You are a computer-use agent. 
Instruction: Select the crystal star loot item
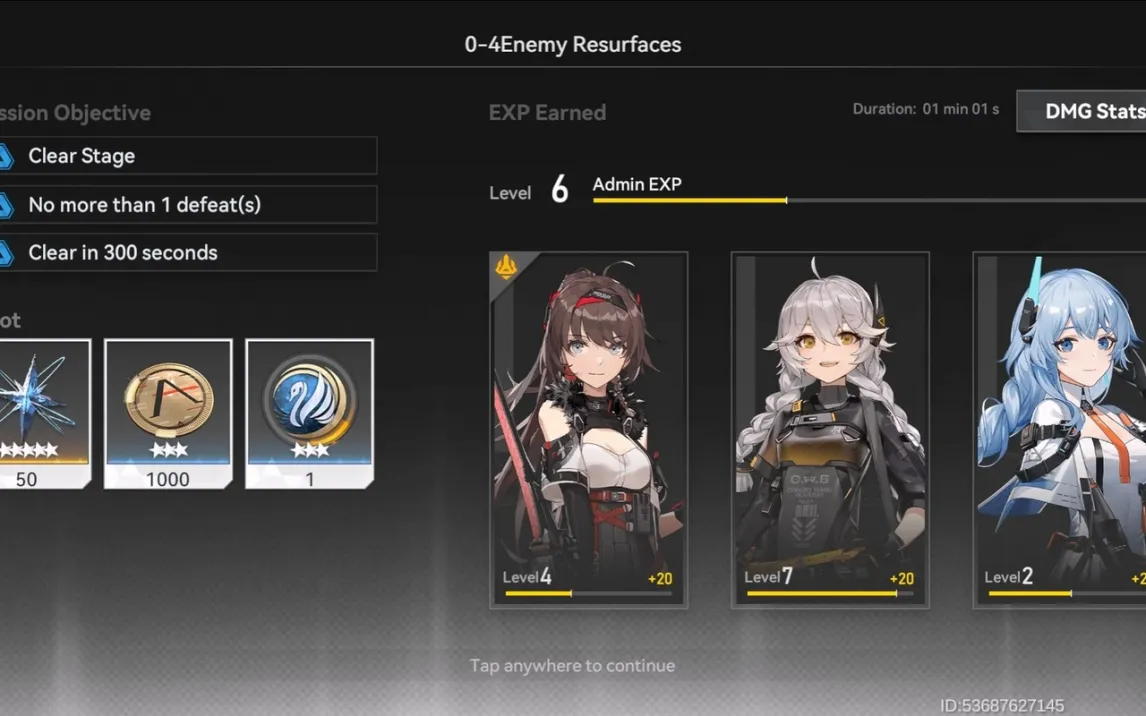(40, 413)
